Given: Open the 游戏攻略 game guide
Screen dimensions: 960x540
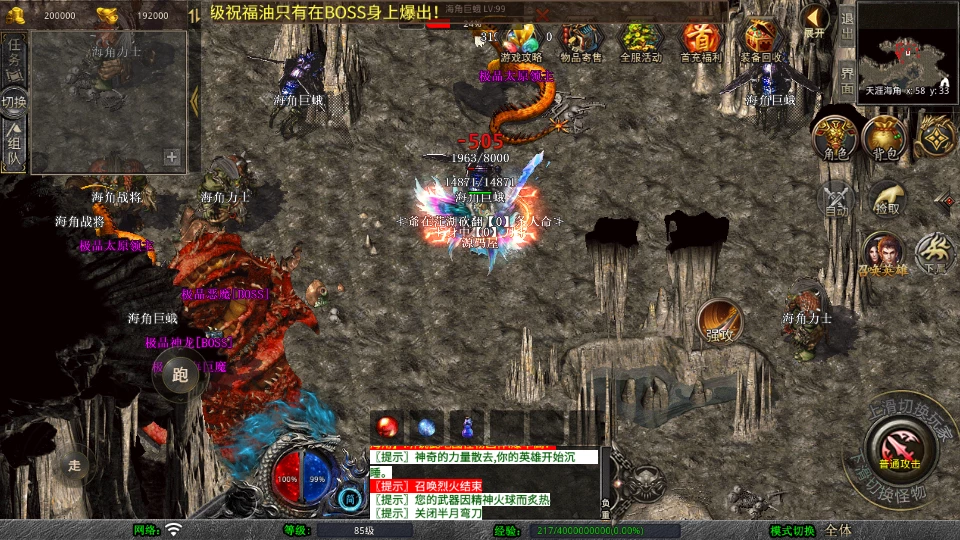Looking at the screenshot, I should (x=521, y=40).
